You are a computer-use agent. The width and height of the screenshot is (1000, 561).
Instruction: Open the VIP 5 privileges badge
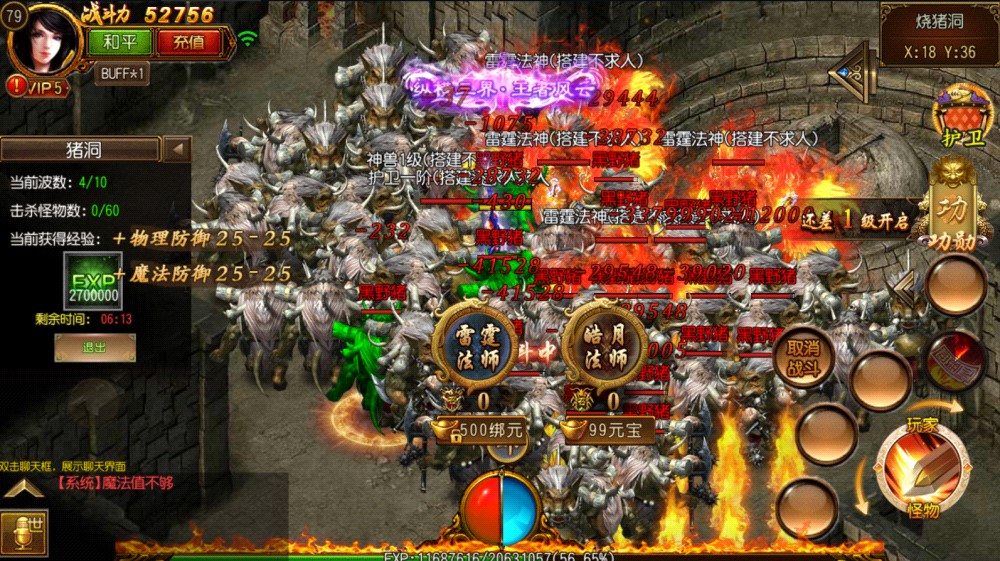pyautogui.click(x=36, y=88)
